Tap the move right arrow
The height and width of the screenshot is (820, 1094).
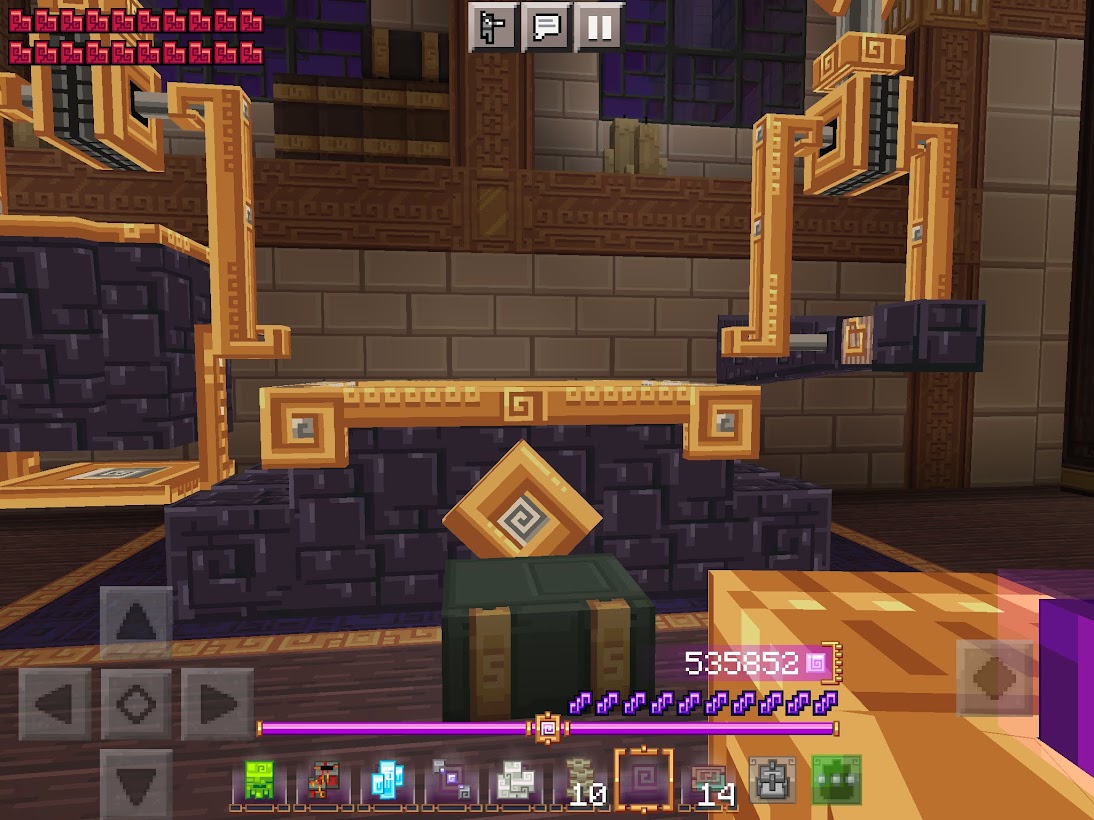click(216, 704)
